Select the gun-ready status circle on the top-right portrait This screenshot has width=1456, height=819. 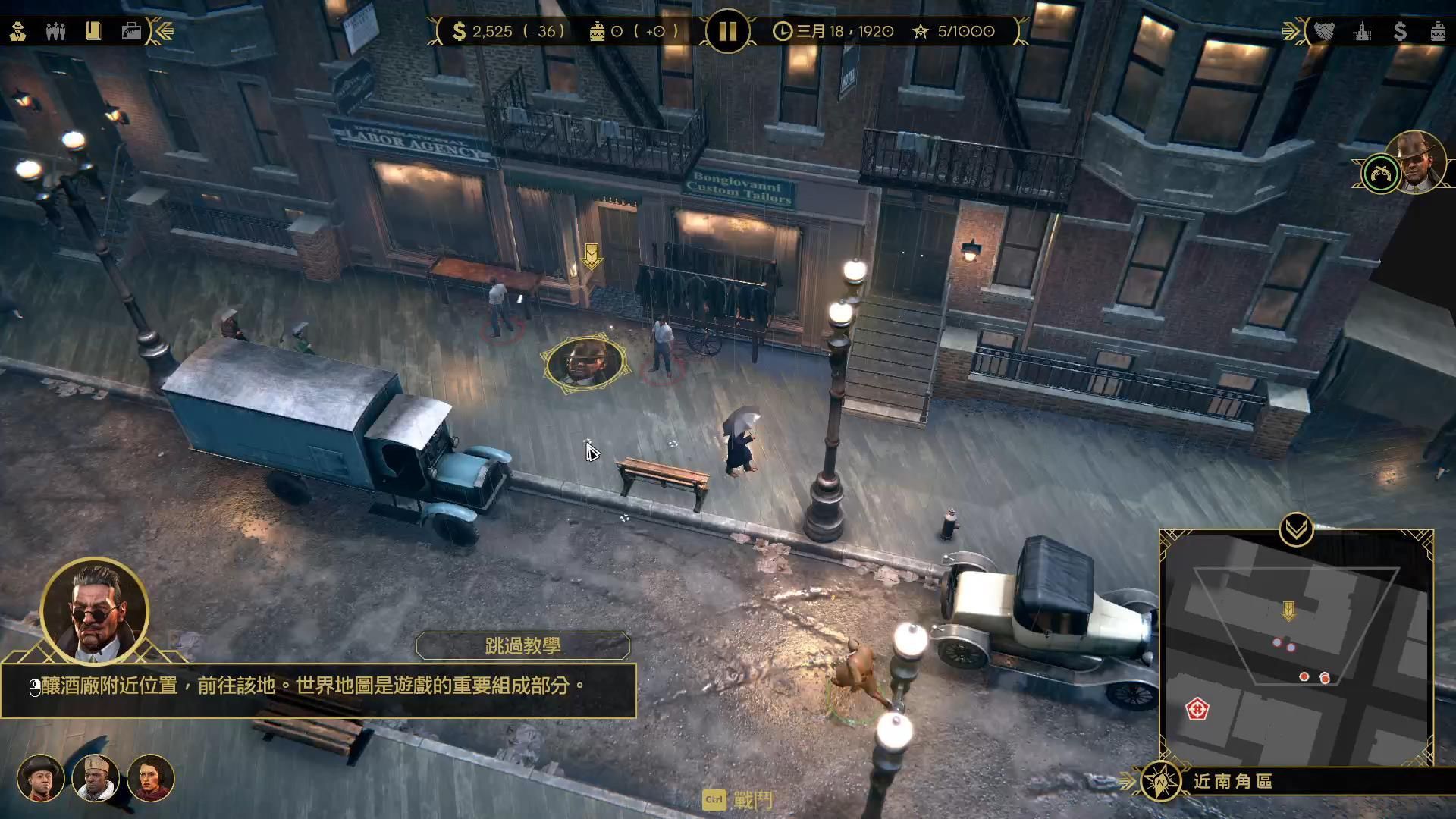pos(1383,173)
